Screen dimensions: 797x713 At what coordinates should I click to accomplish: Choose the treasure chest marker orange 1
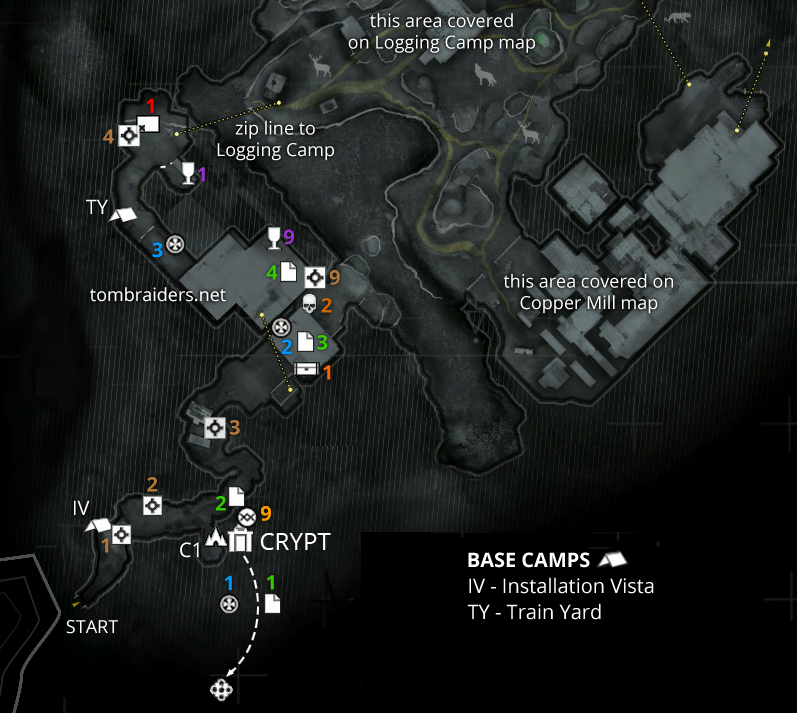(x=306, y=370)
